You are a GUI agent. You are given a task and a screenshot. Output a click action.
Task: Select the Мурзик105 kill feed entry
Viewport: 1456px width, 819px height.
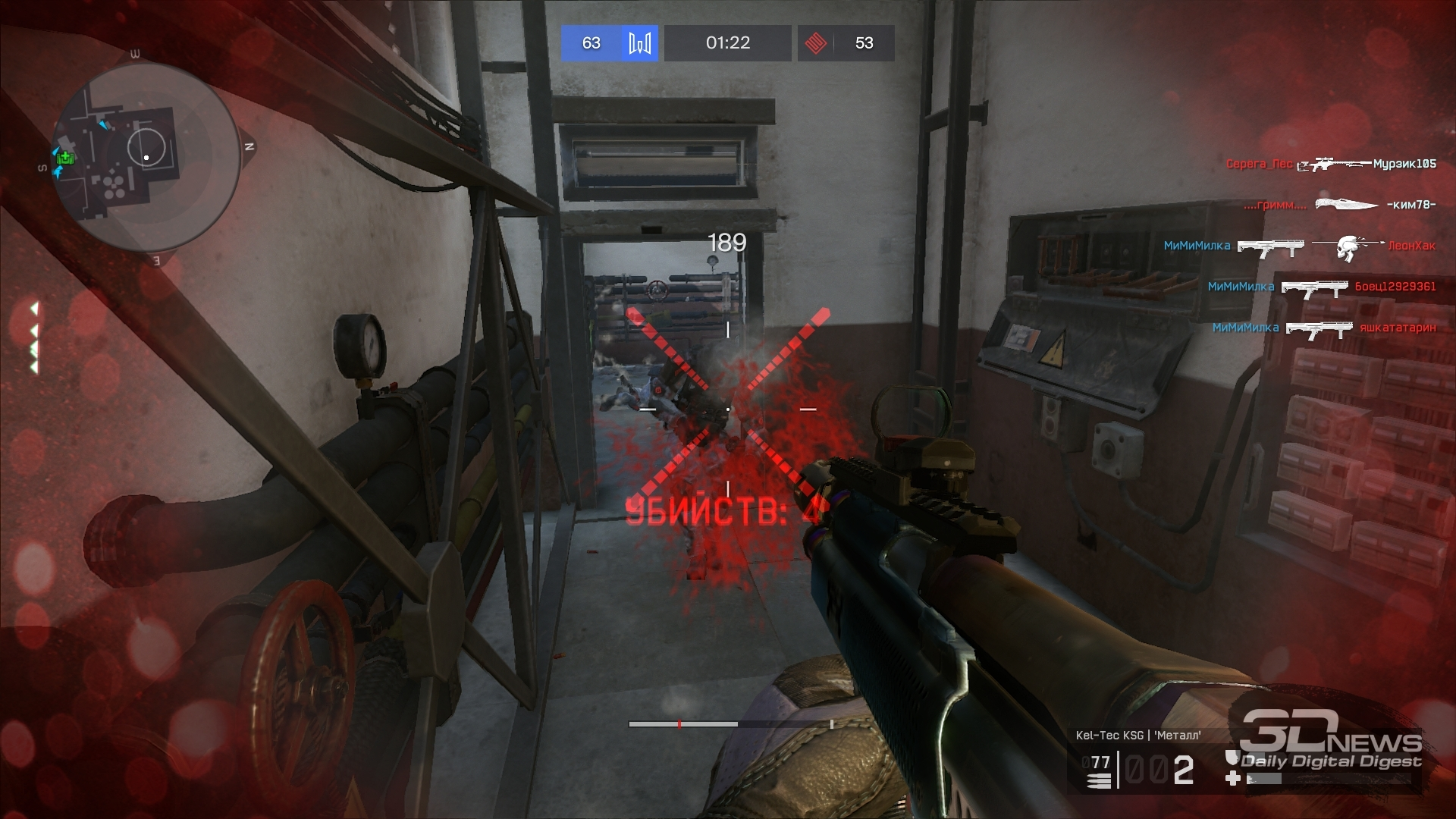(1331, 164)
